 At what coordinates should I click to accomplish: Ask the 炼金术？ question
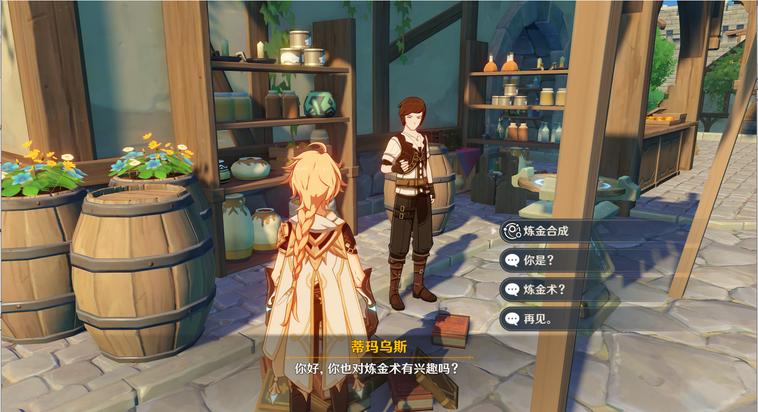[x=560, y=290]
